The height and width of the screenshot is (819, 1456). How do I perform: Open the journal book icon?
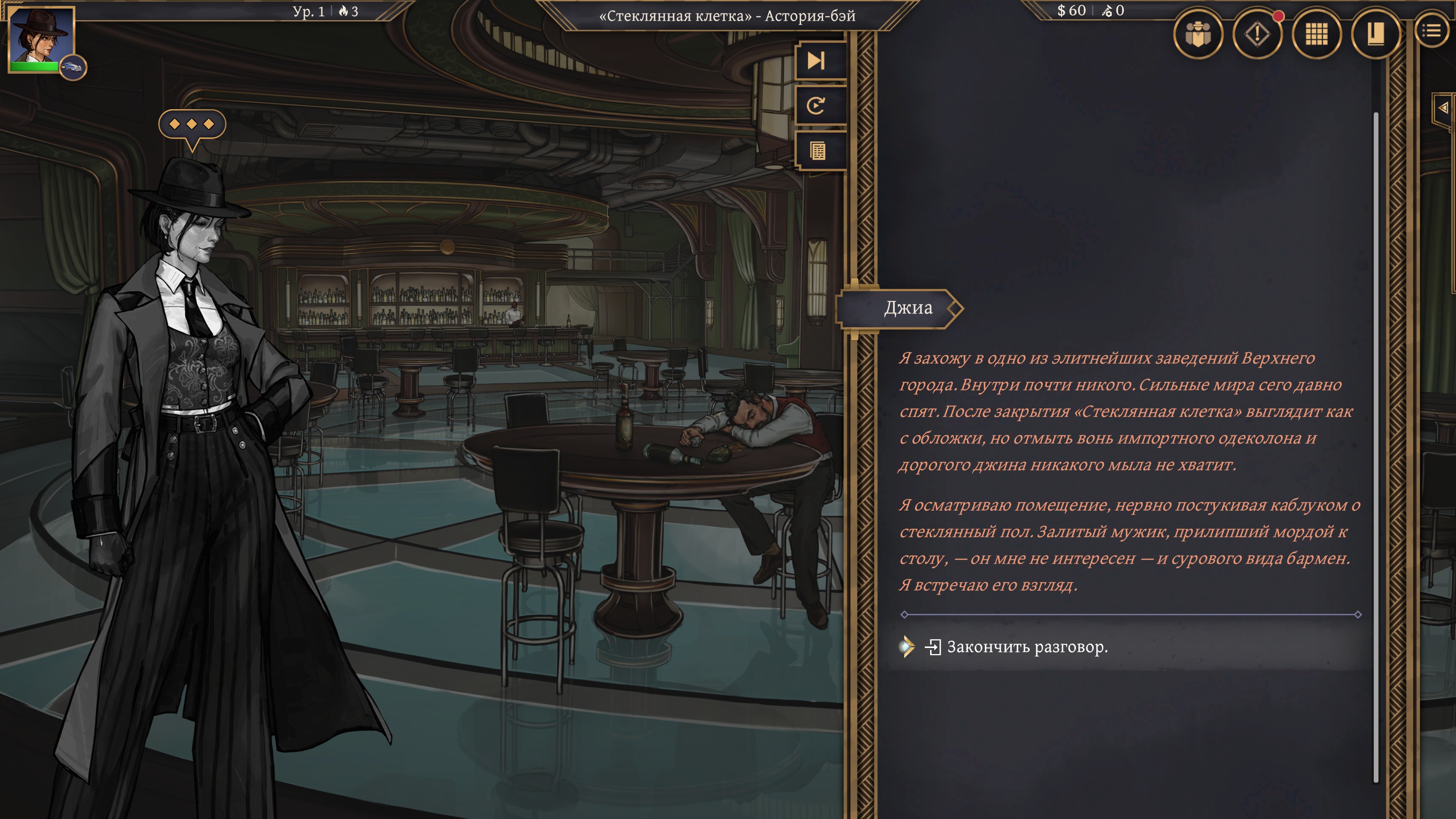coord(1375,35)
